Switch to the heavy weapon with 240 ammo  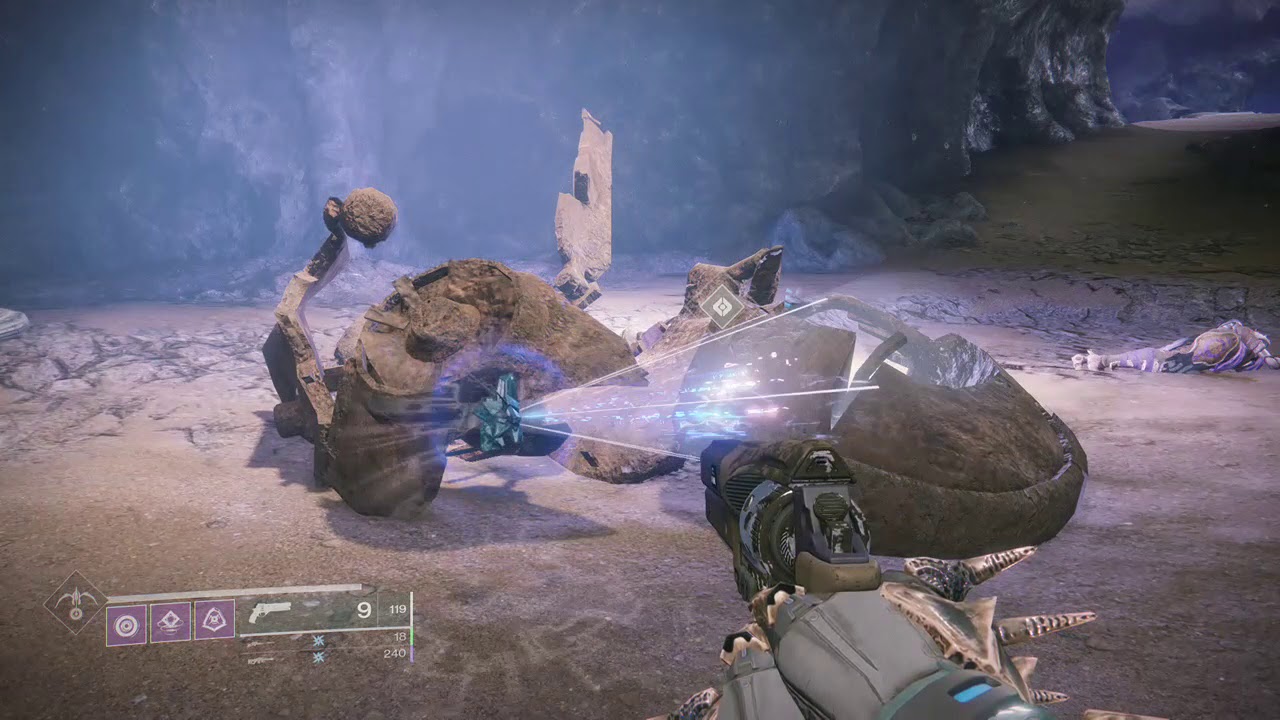tap(330, 656)
